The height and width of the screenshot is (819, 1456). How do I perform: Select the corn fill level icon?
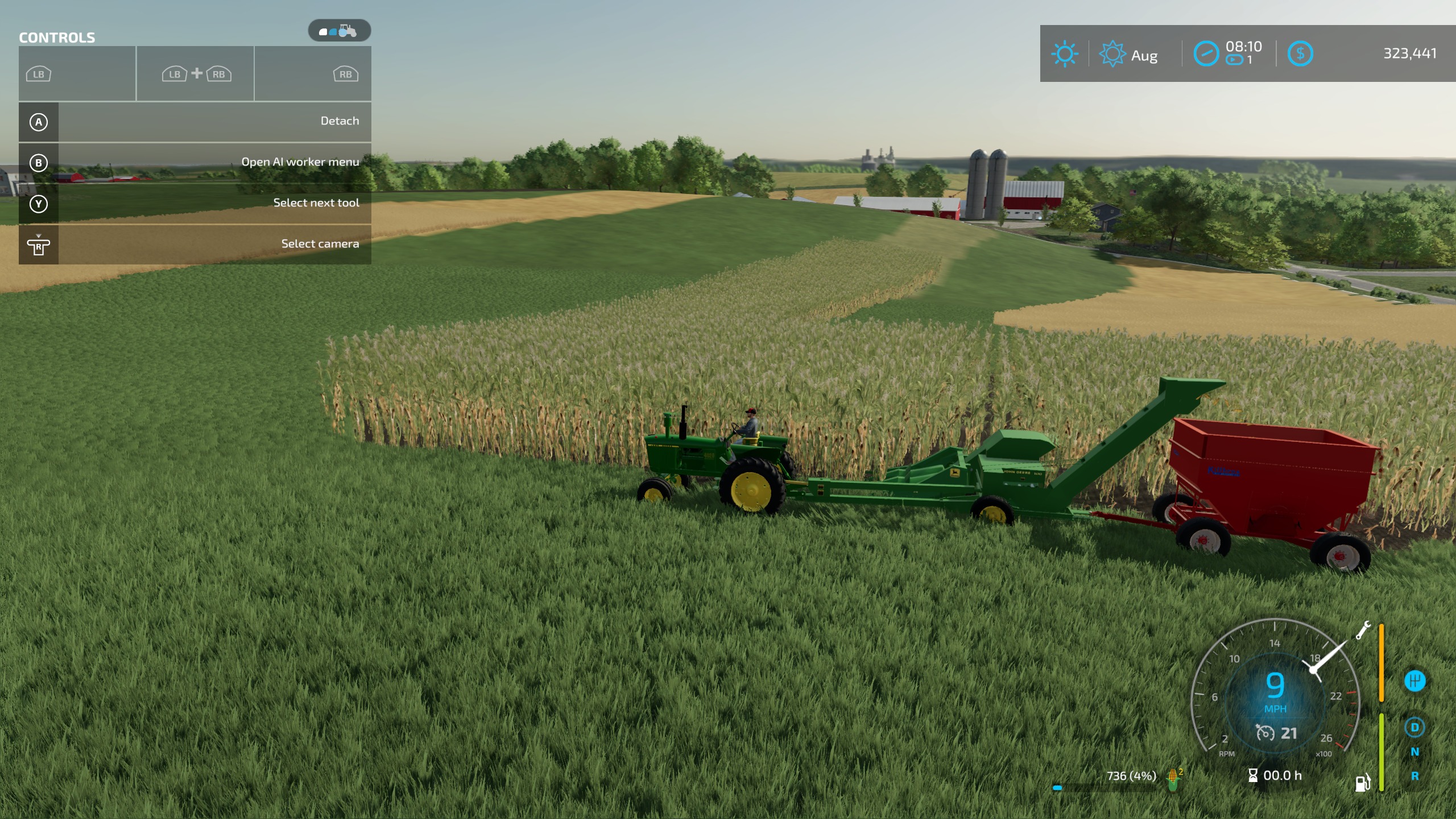(x=1173, y=779)
